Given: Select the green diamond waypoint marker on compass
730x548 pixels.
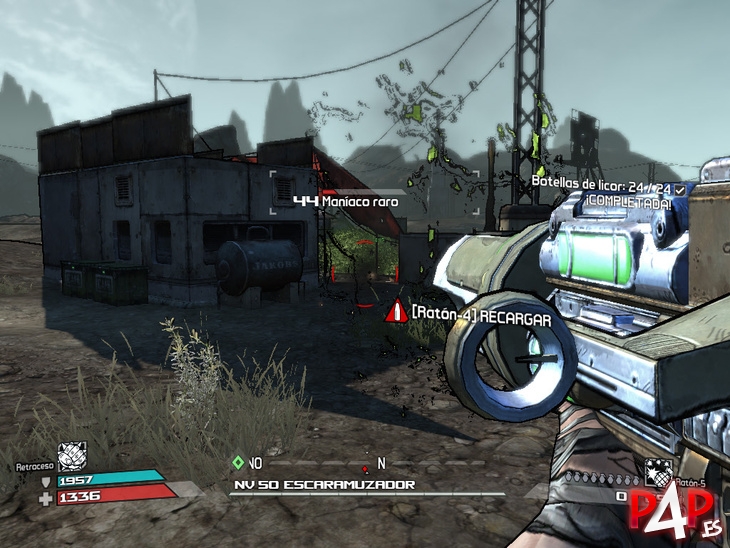Looking at the screenshot, I should tap(237, 462).
